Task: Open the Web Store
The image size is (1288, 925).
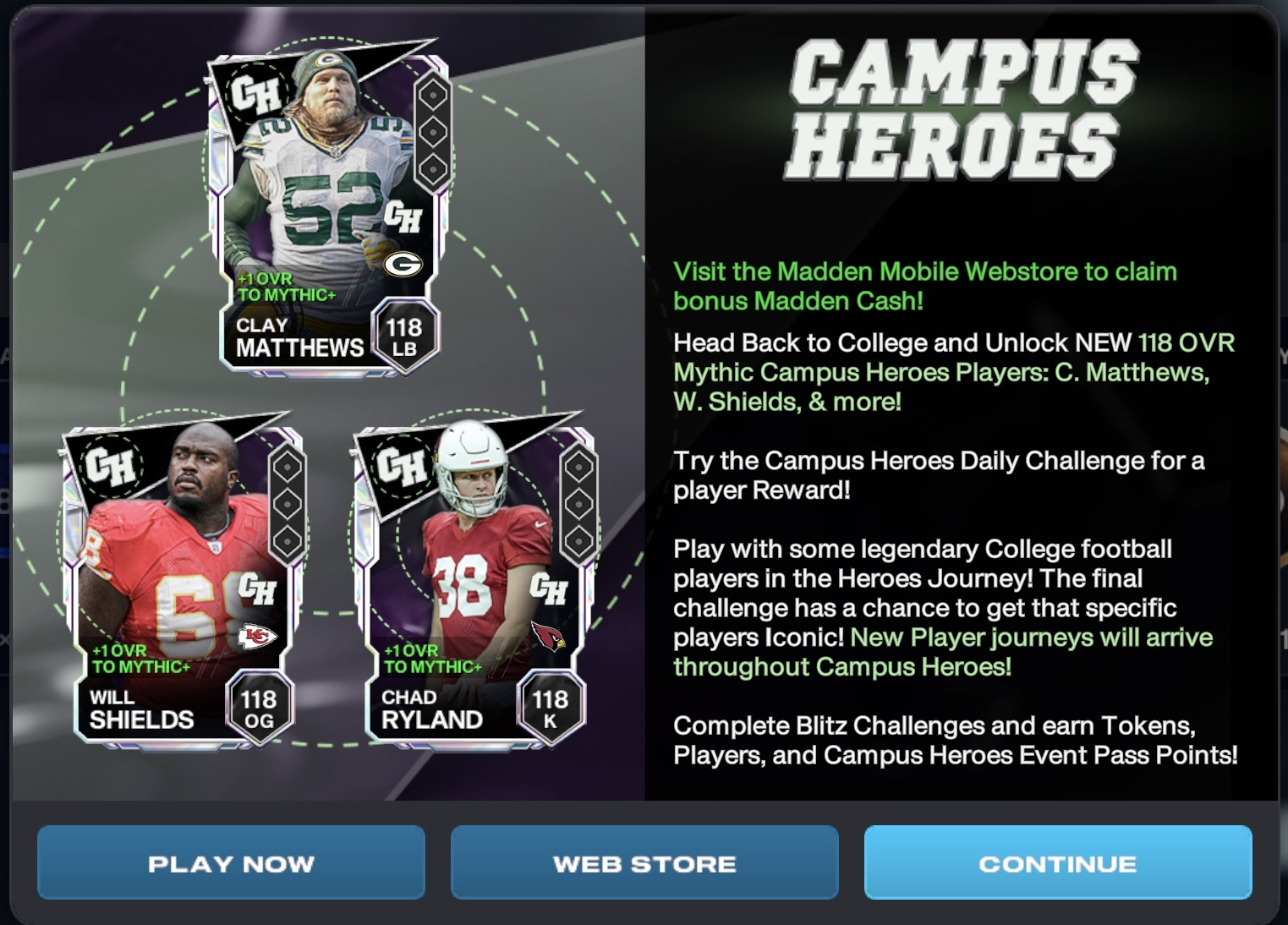Action: click(x=644, y=862)
